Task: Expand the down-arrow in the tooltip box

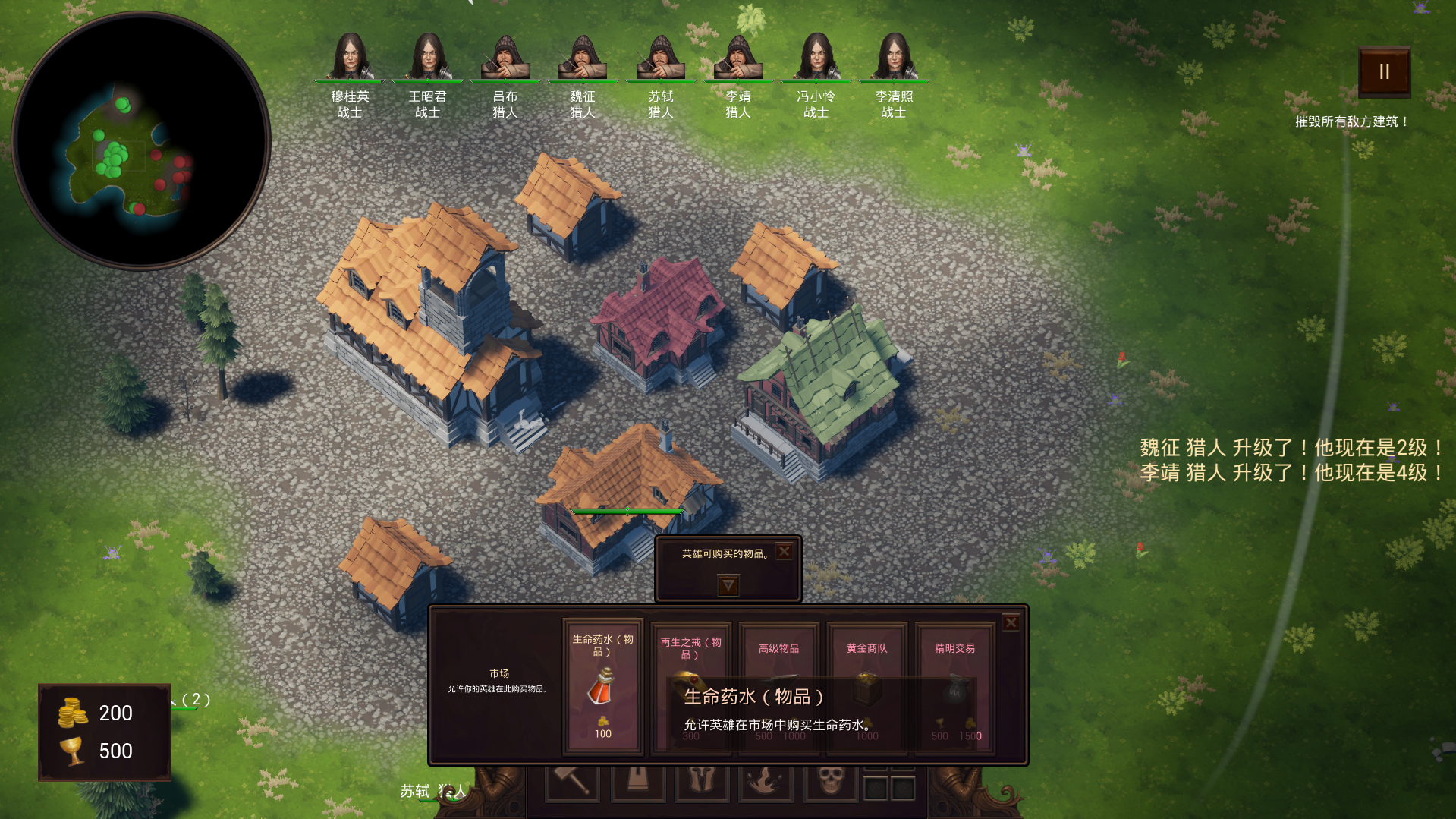Action: pos(728,585)
